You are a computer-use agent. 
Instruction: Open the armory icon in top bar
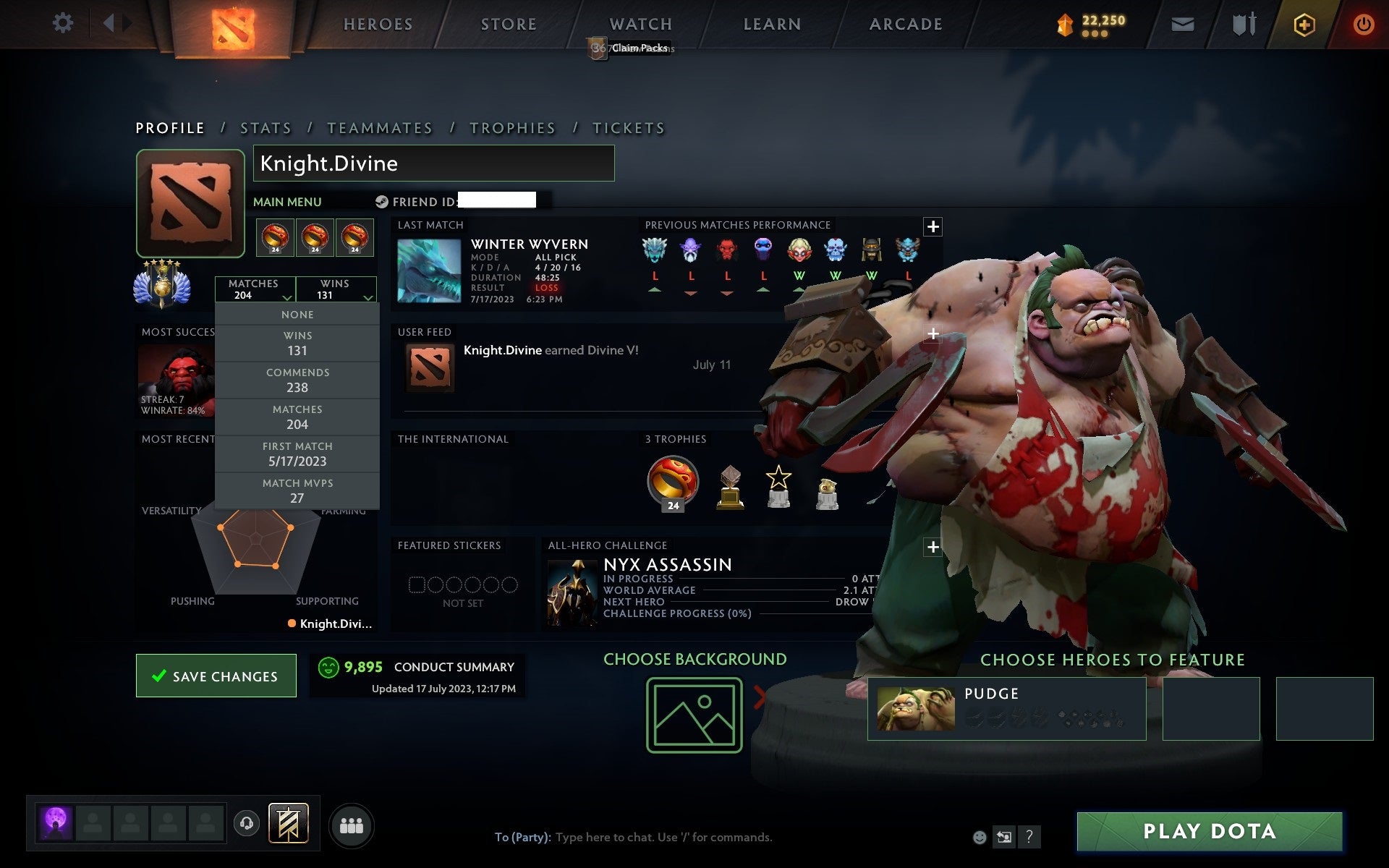pos(1243,23)
